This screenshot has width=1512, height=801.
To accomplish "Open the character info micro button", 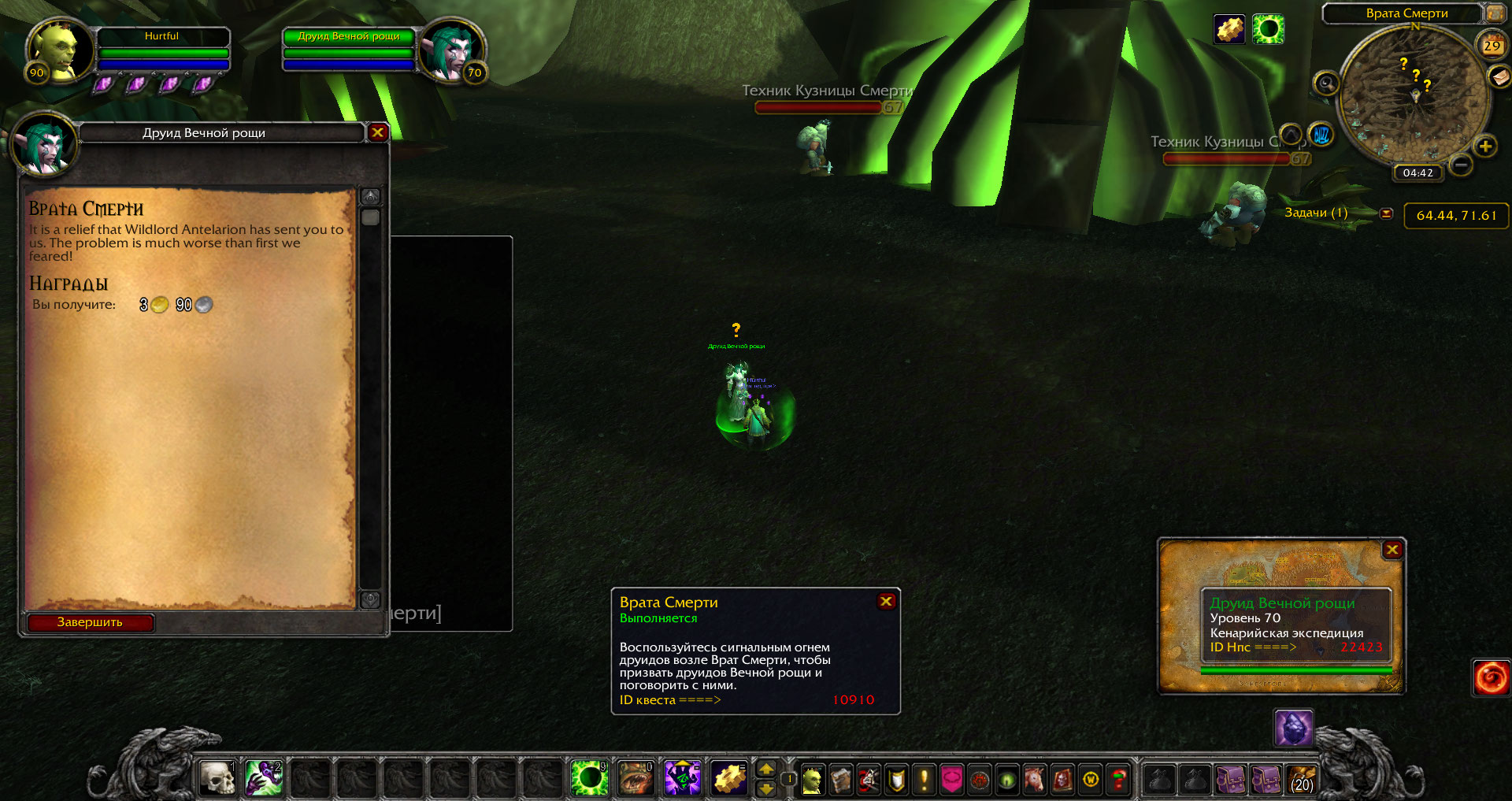I will click(x=812, y=780).
